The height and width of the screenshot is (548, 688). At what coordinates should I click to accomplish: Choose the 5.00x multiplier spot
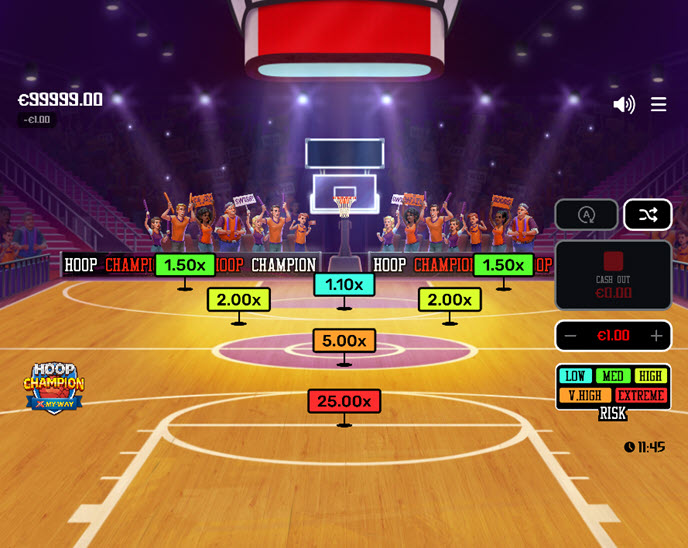[x=344, y=341]
